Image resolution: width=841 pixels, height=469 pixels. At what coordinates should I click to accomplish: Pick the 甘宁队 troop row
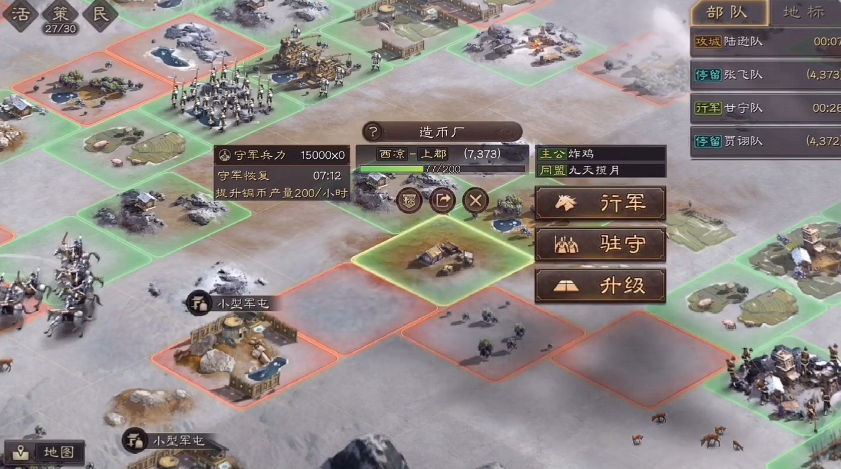click(766, 108)
